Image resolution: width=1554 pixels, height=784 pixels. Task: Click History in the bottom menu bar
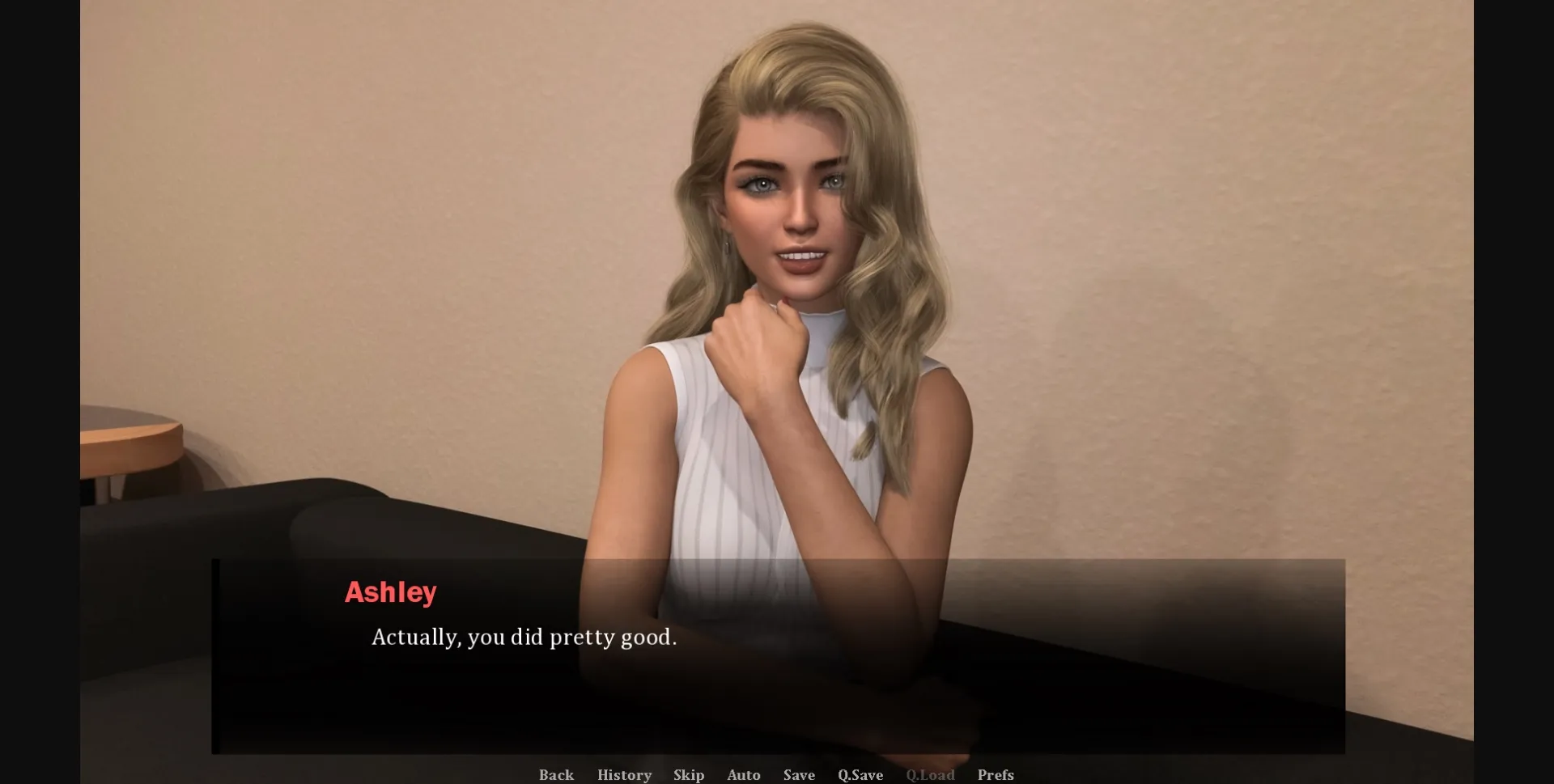pos(624,774)
